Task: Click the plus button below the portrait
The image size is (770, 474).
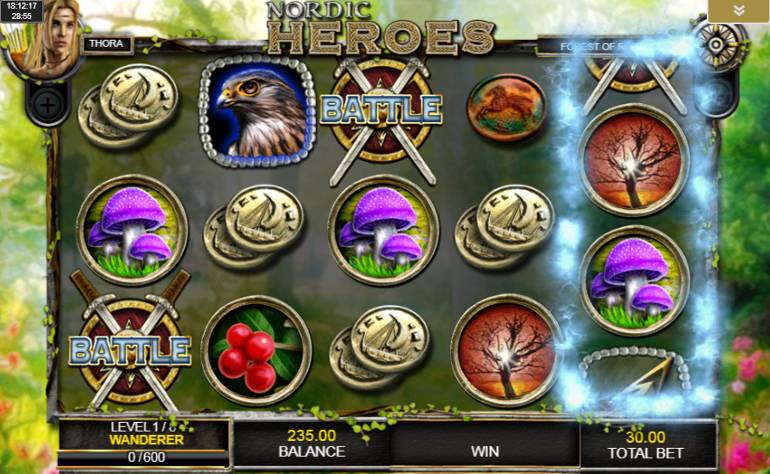Action: coord(47,103)
